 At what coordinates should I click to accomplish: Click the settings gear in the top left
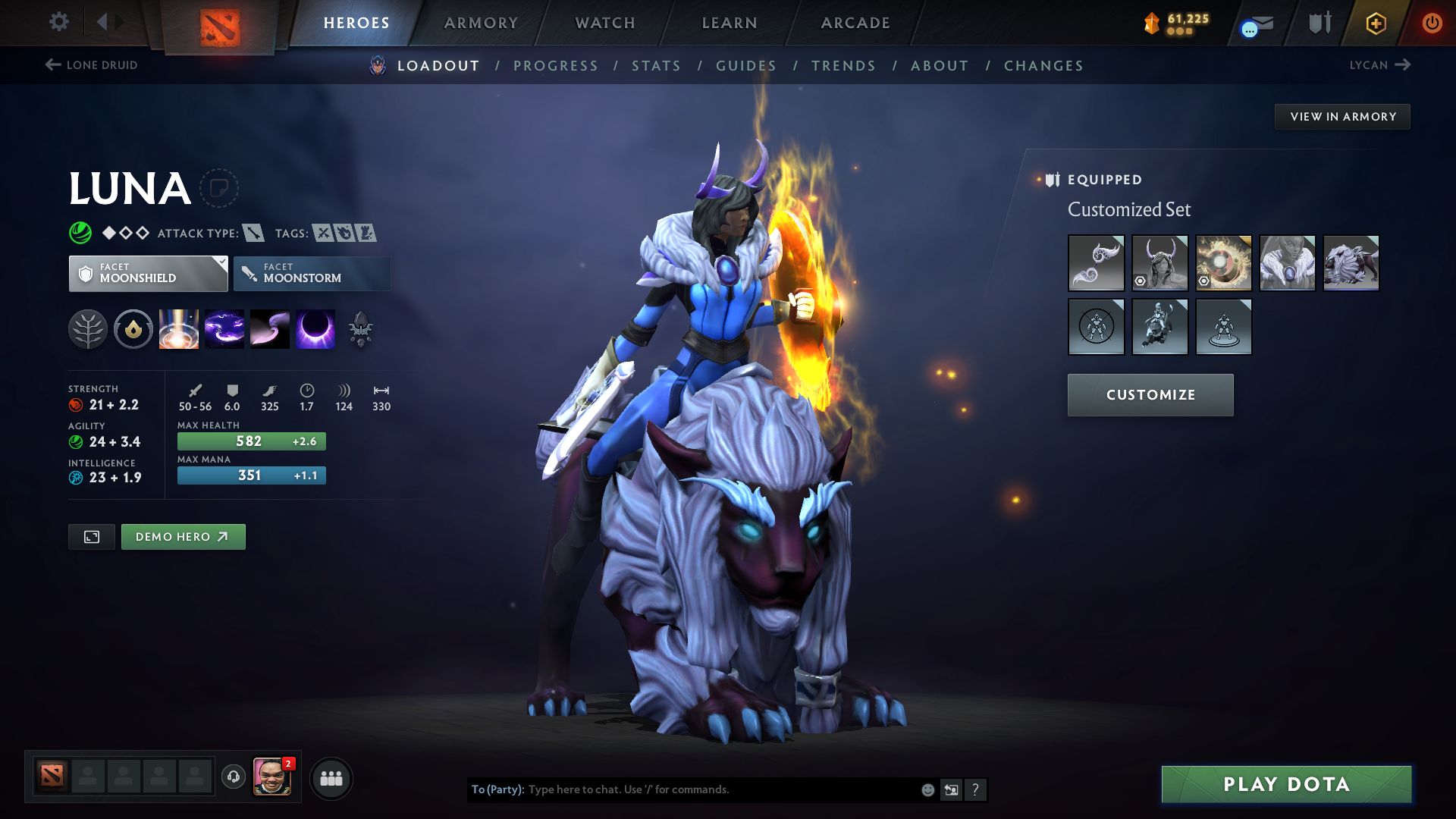[x=59, y=23]
